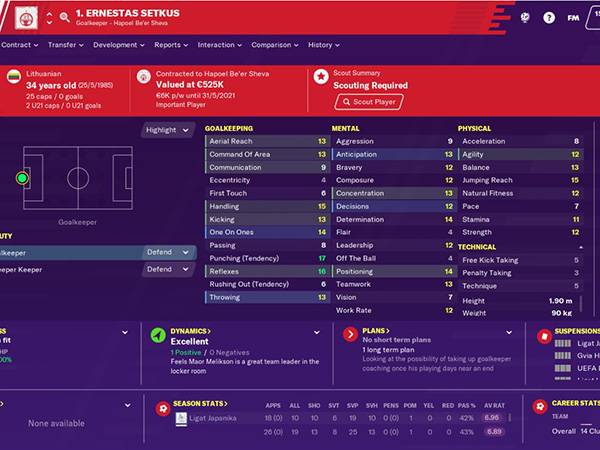Open the History menu
This screenshot has width=600, height=450.
pos(323,45)
